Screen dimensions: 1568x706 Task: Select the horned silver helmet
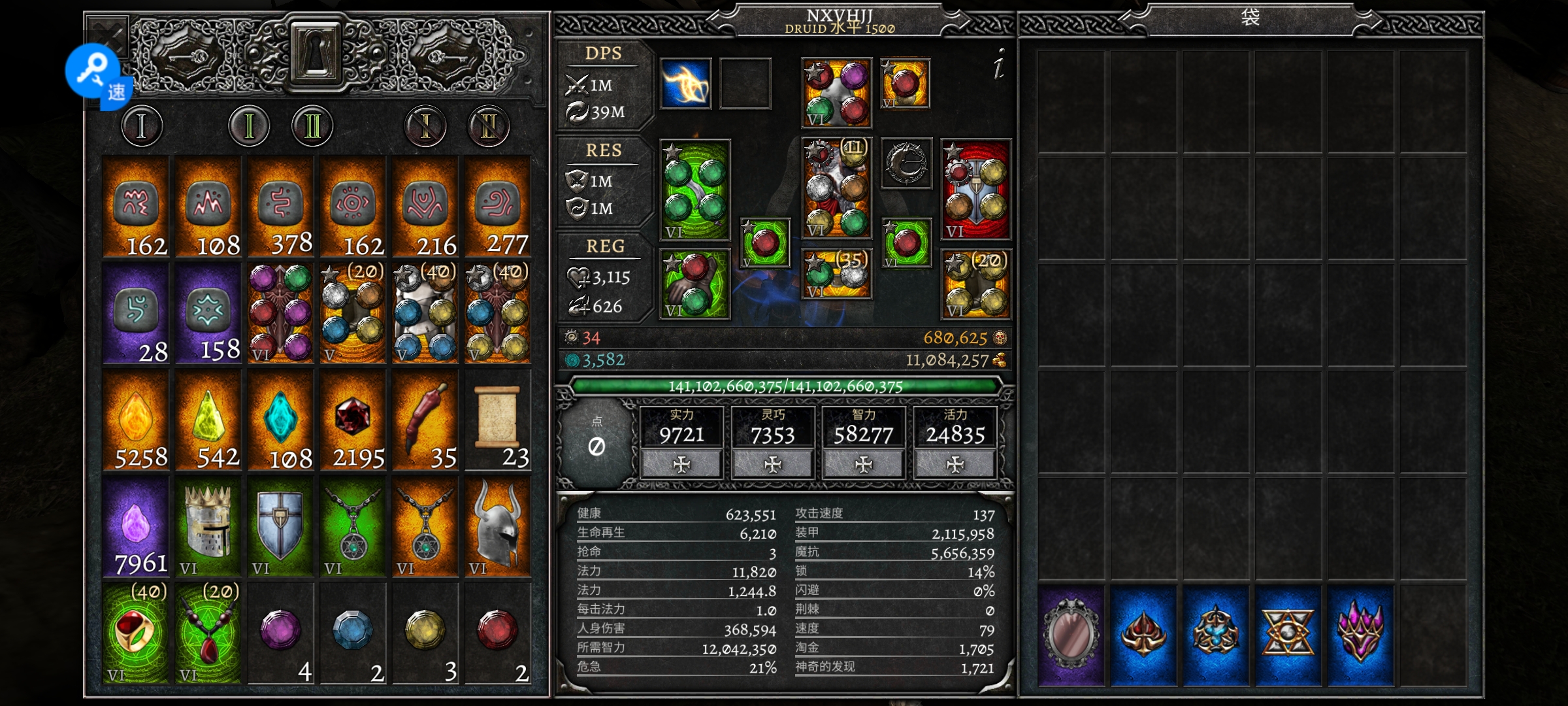[x=497, y=528]
